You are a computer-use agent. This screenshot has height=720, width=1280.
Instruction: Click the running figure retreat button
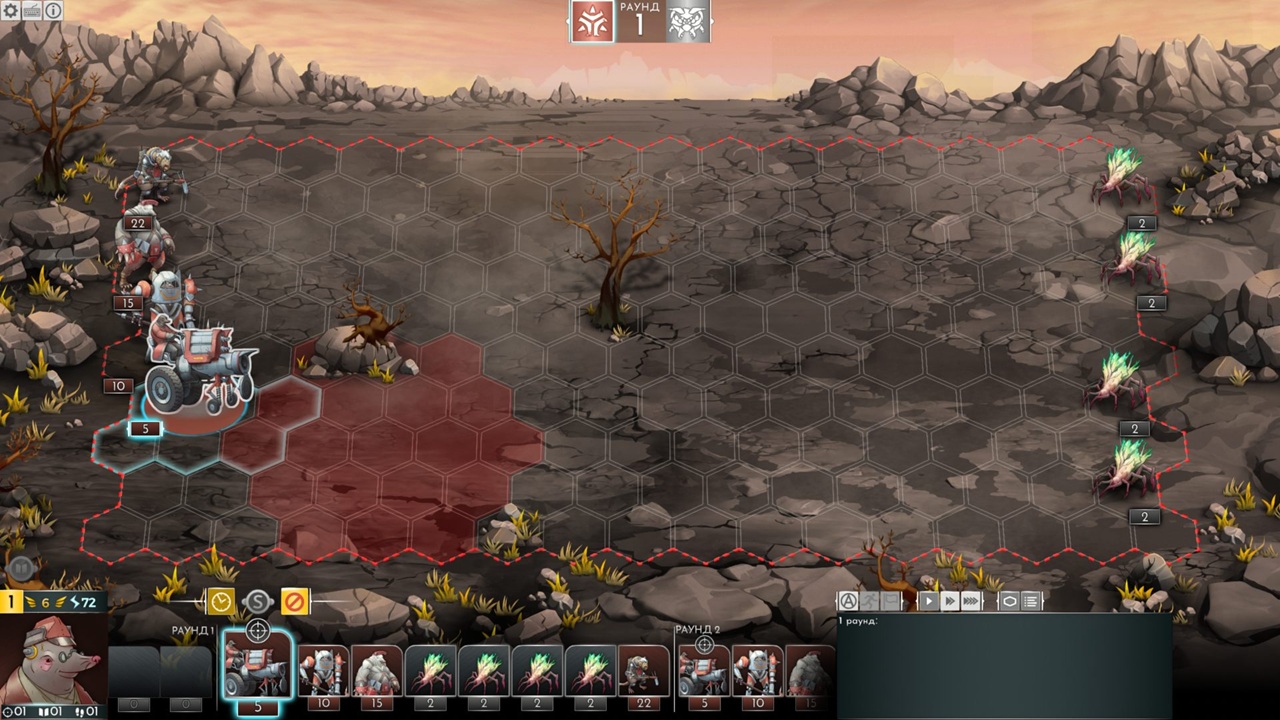point(869,601)
